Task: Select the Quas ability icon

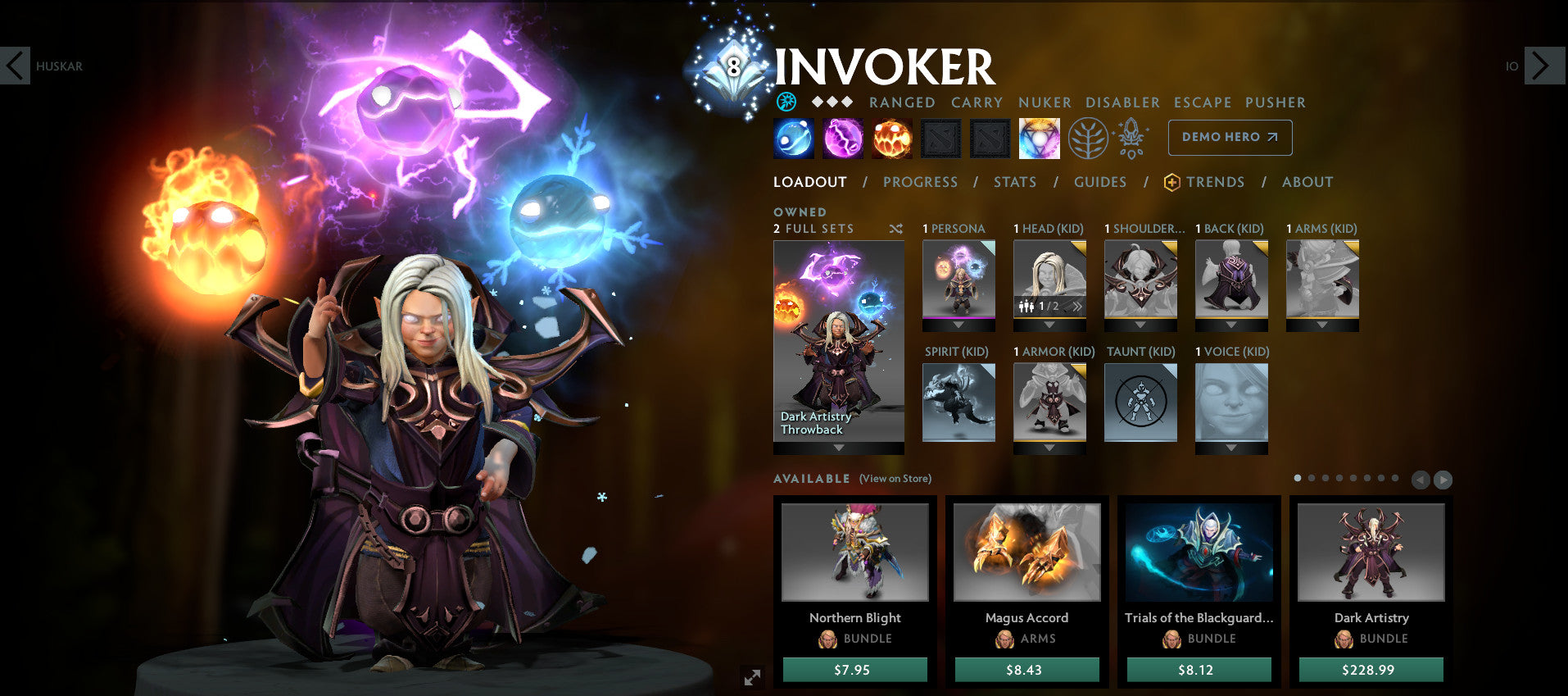Action: 791,138
